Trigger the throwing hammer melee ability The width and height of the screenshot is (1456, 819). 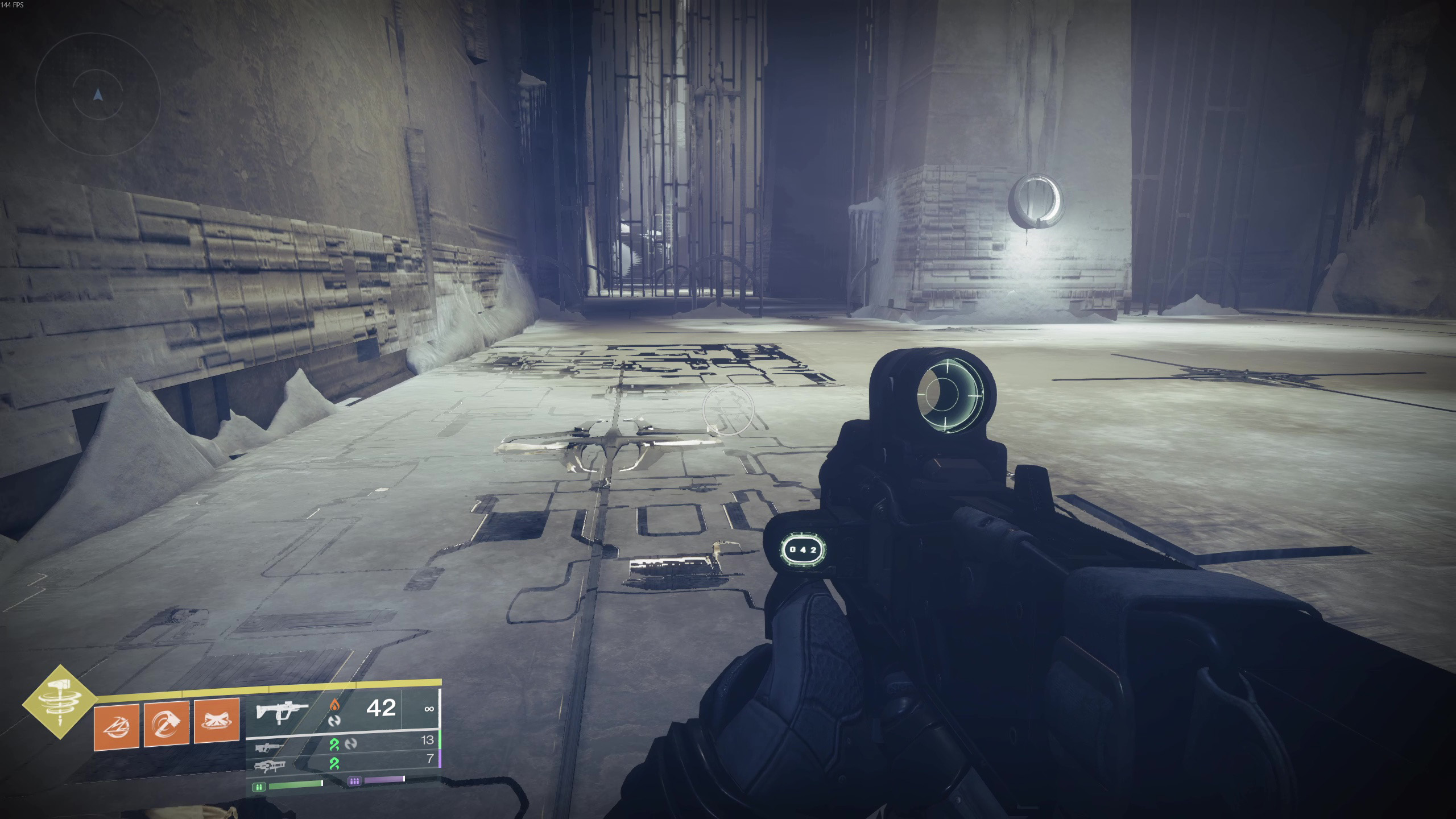click(166, 723)
